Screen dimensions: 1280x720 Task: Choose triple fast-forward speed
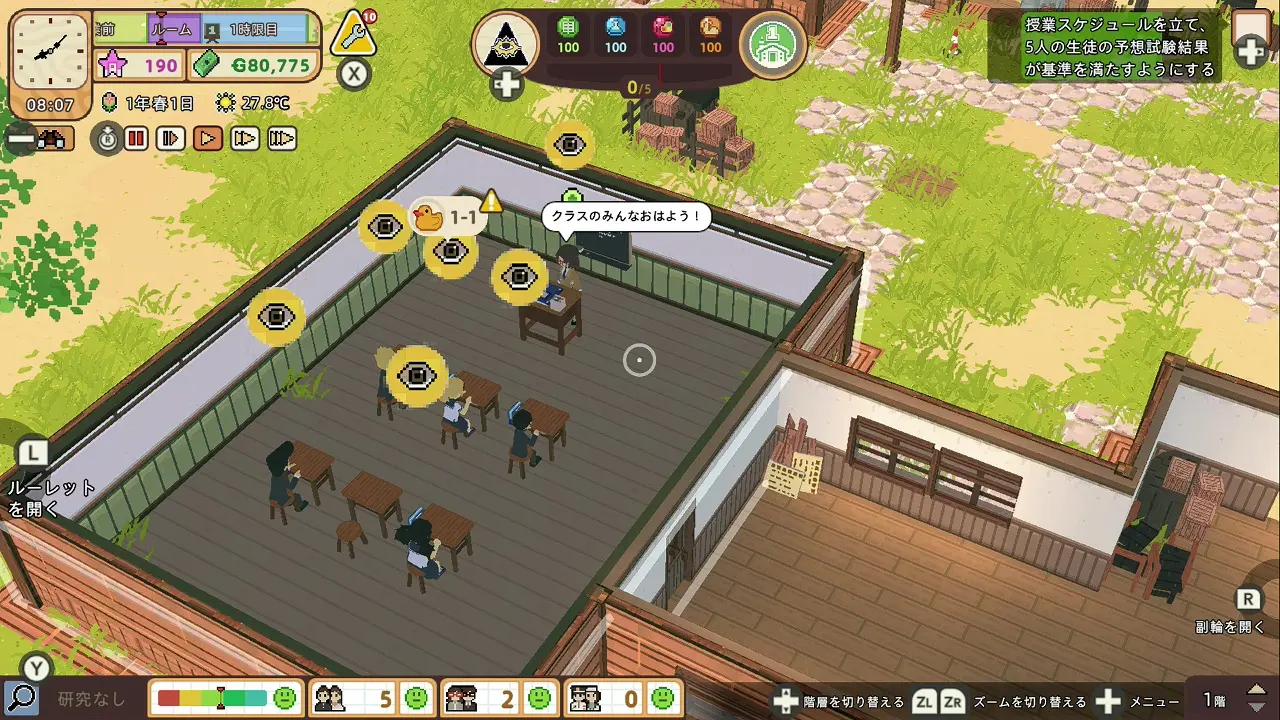tap(282, 139)
